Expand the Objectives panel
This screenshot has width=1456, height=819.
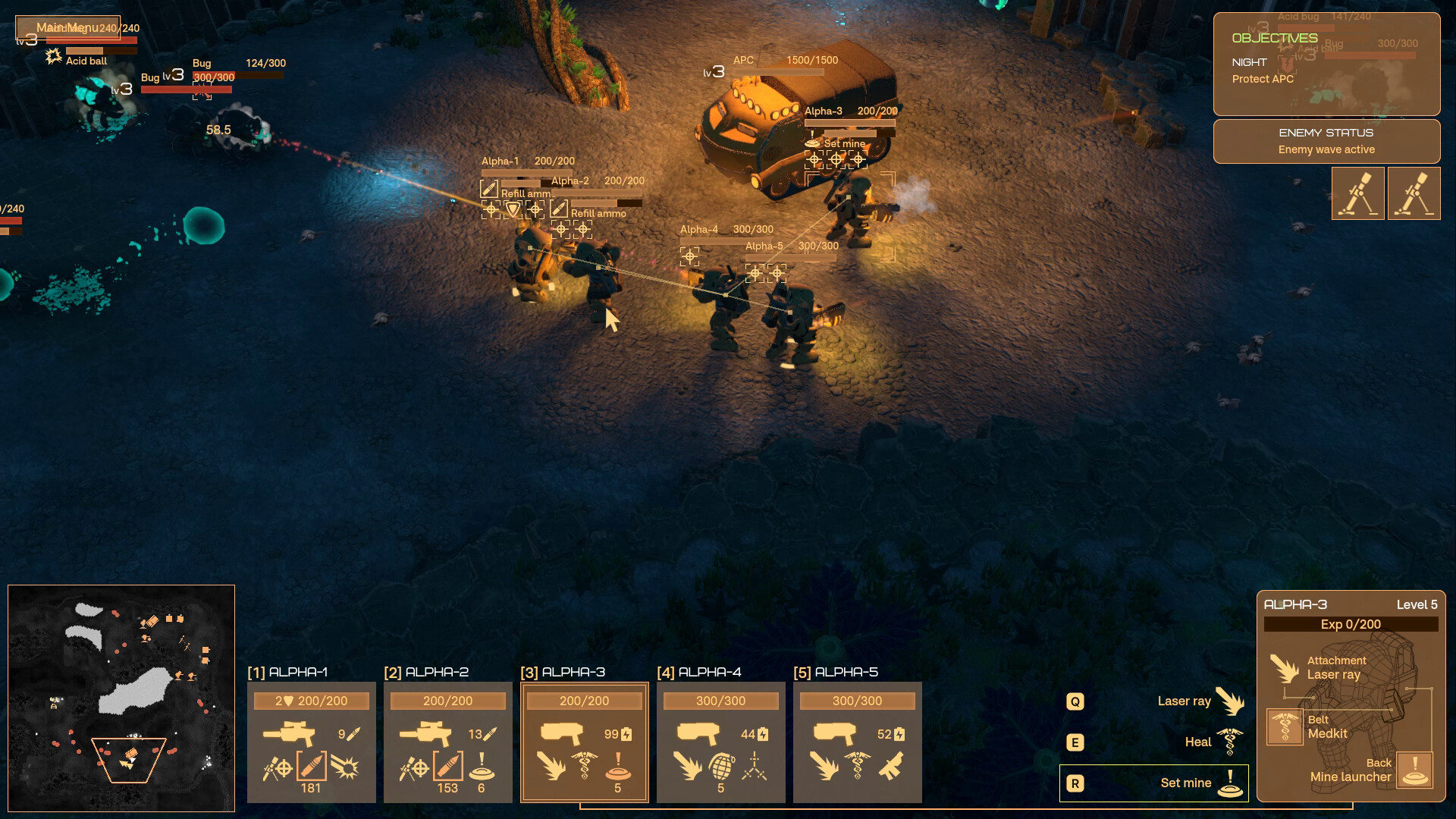(x=1274, y=36)
